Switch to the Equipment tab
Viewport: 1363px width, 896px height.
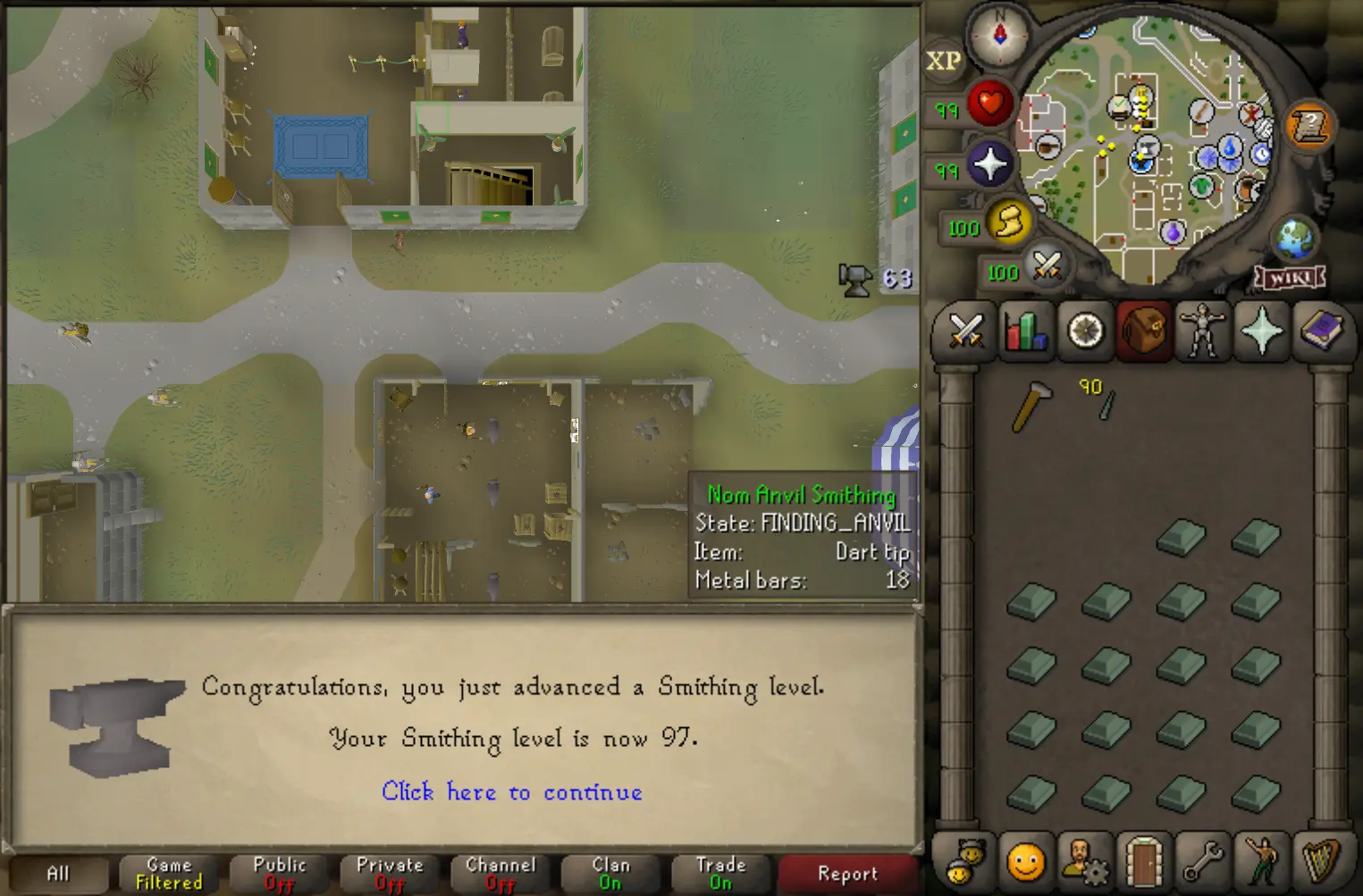(1203, 332)
